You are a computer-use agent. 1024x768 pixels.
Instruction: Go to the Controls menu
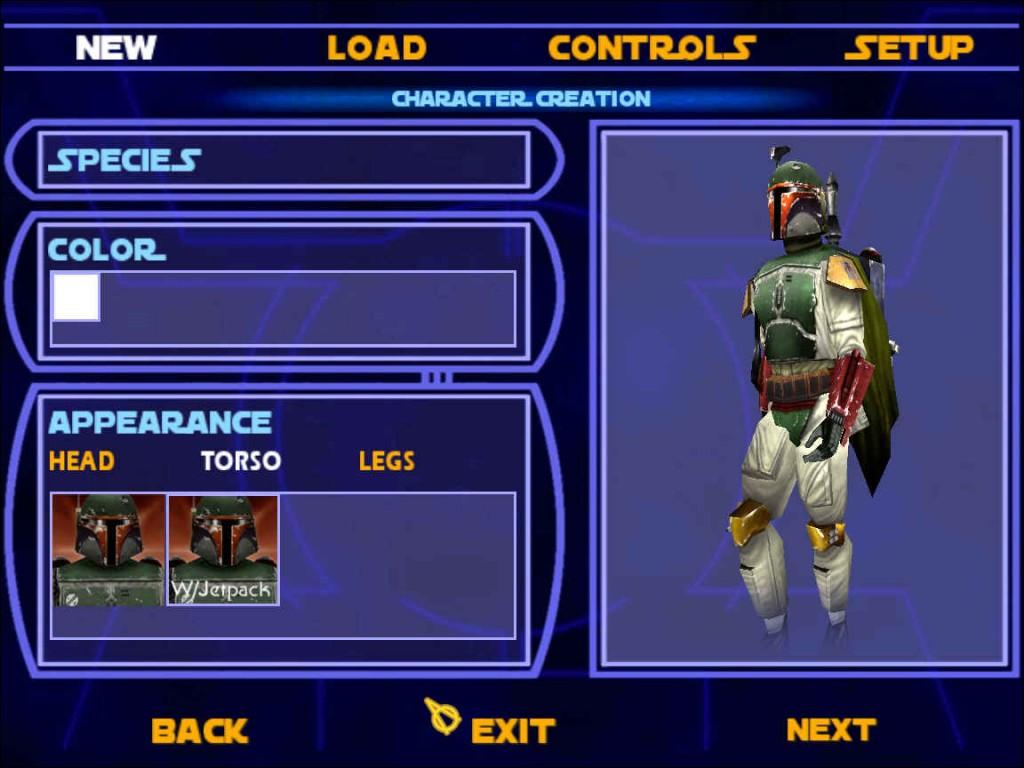[651, 47]
